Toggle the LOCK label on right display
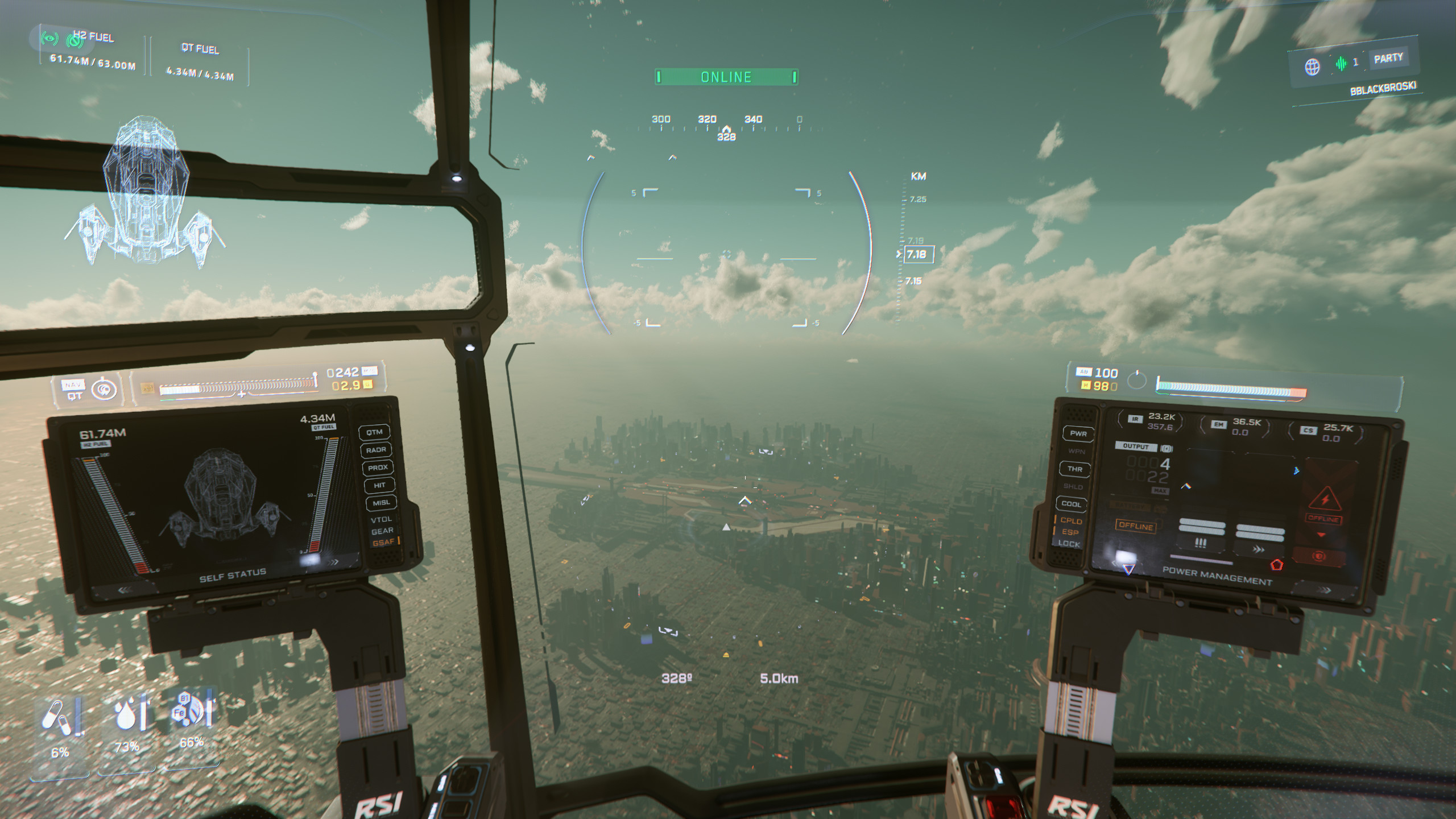 pos(1069,544)
